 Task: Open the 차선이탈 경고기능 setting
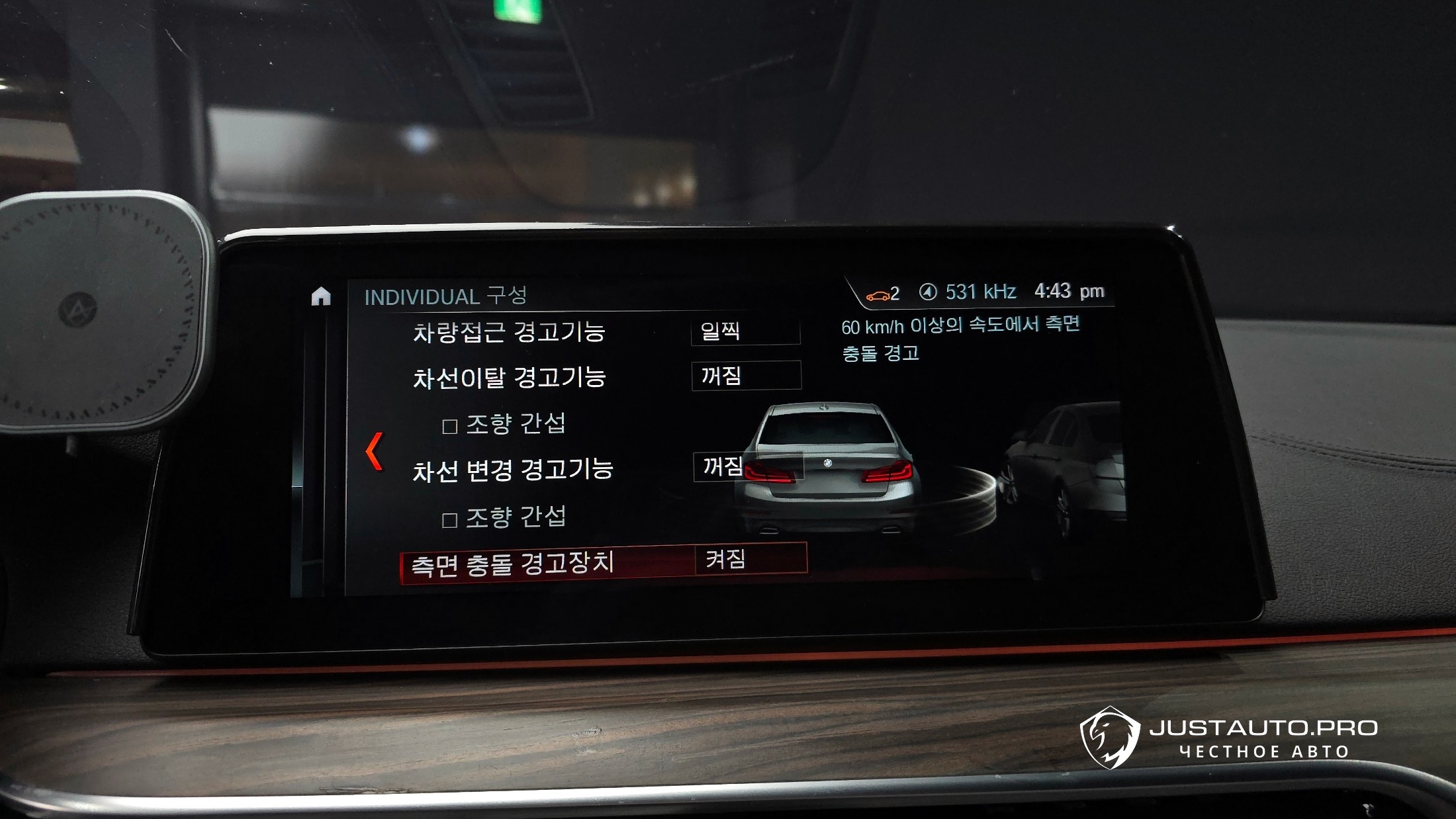pyautogui.click(x=509, y=378)
